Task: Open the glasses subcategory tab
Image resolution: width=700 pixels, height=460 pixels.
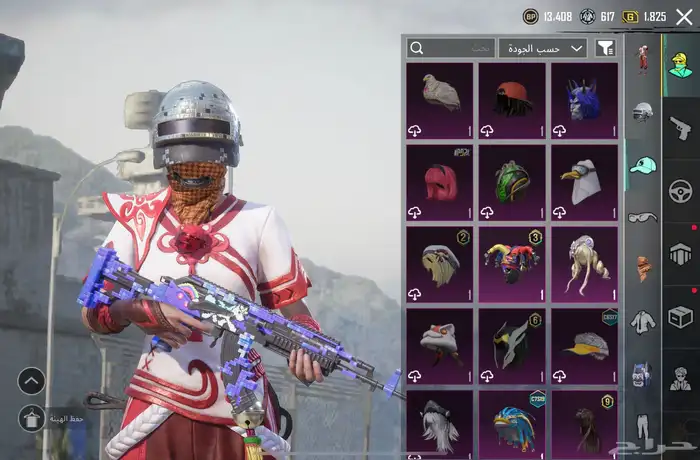Action: pyautogui.click(x=642, y=217)
